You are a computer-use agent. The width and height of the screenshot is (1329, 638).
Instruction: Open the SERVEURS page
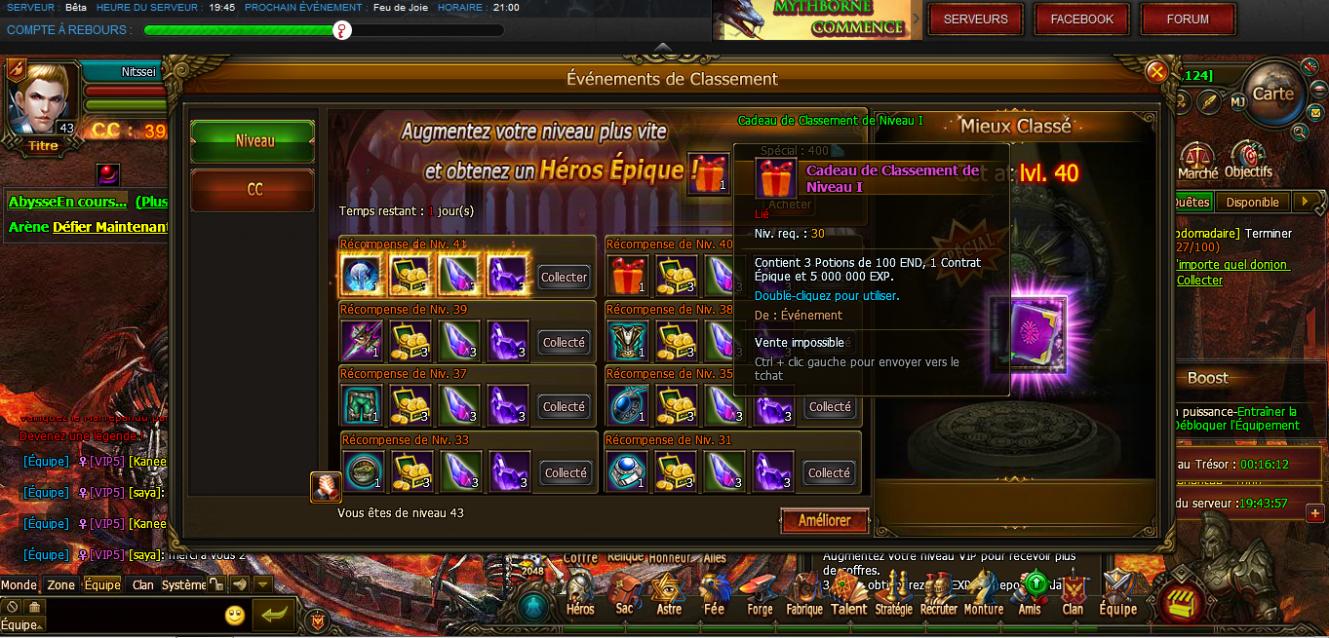click(x=975, y=19)
